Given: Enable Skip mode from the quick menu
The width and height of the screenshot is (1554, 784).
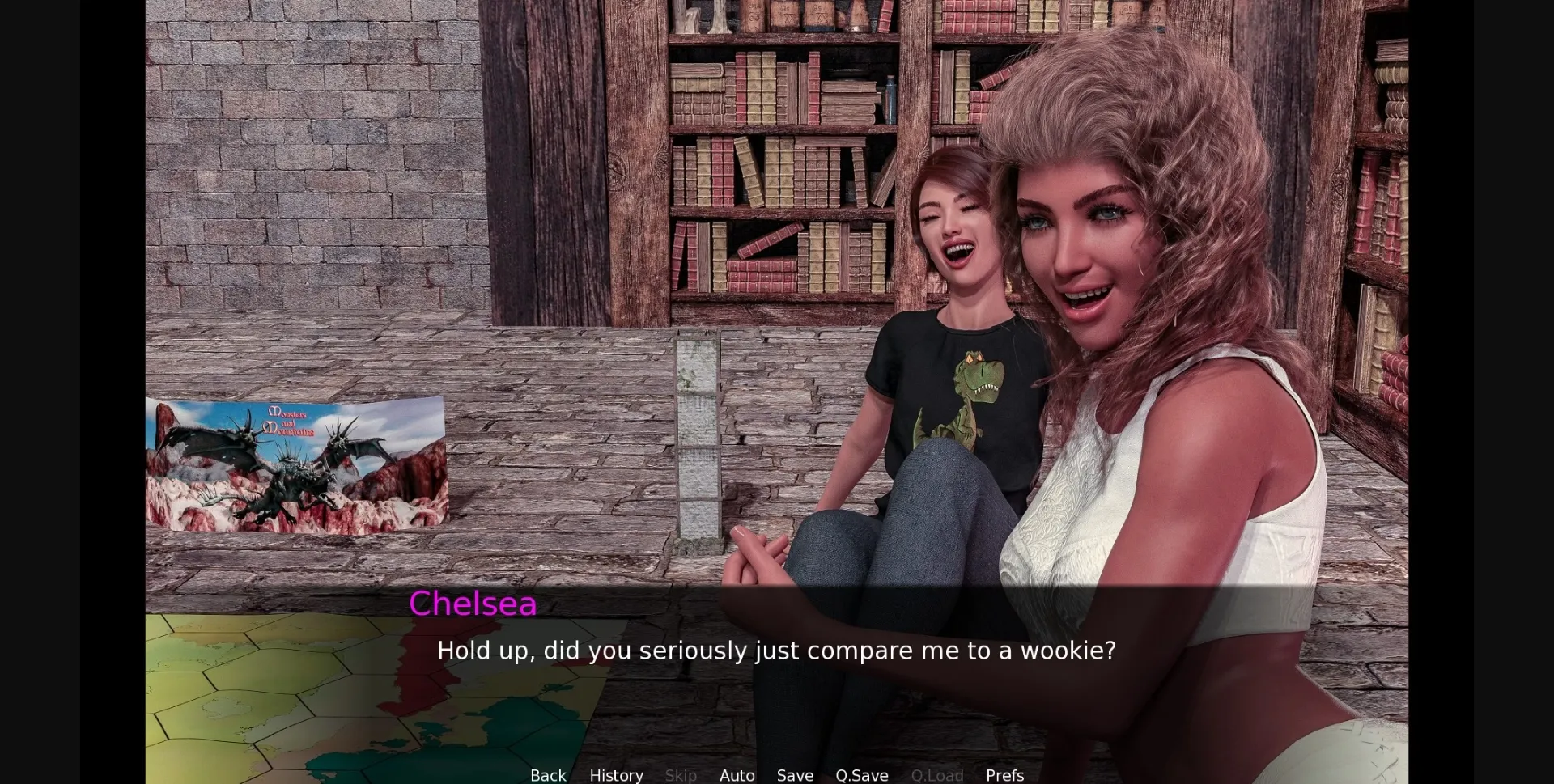Looking at the screenshot, I should [x=681, y=774].
